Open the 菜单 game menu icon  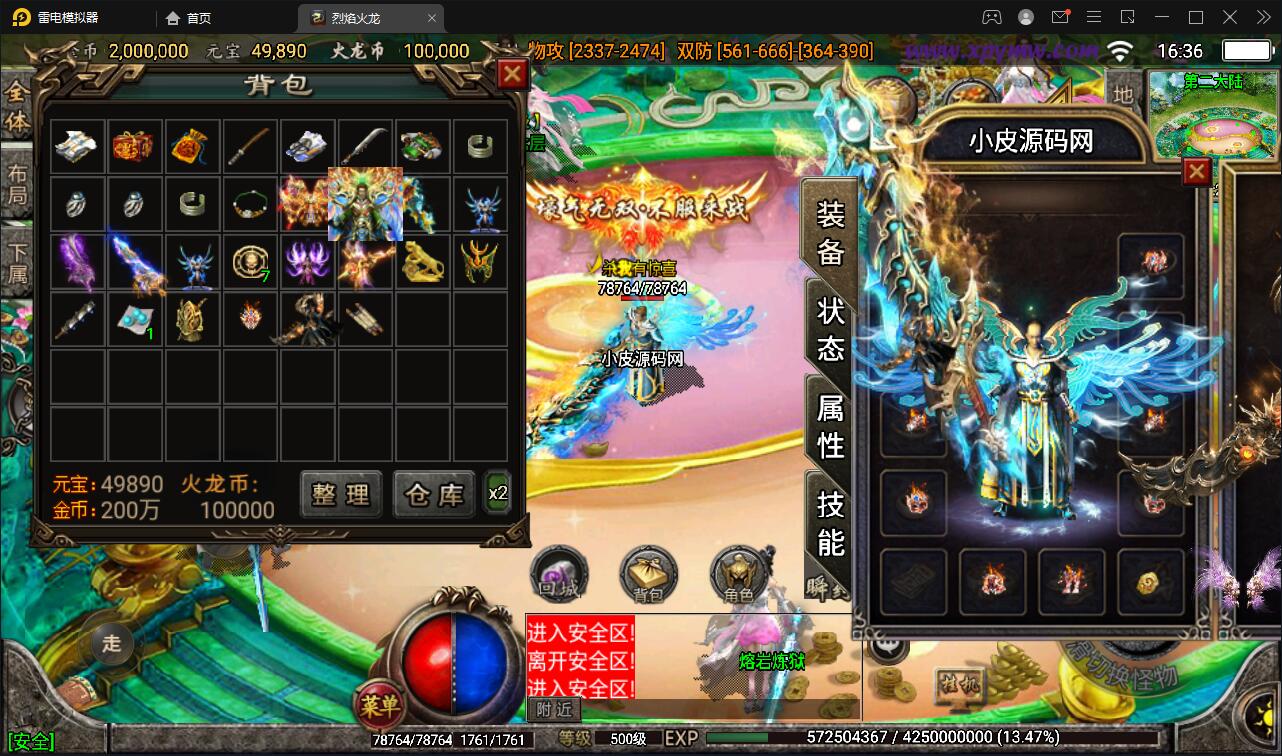(x=381, y=704)
